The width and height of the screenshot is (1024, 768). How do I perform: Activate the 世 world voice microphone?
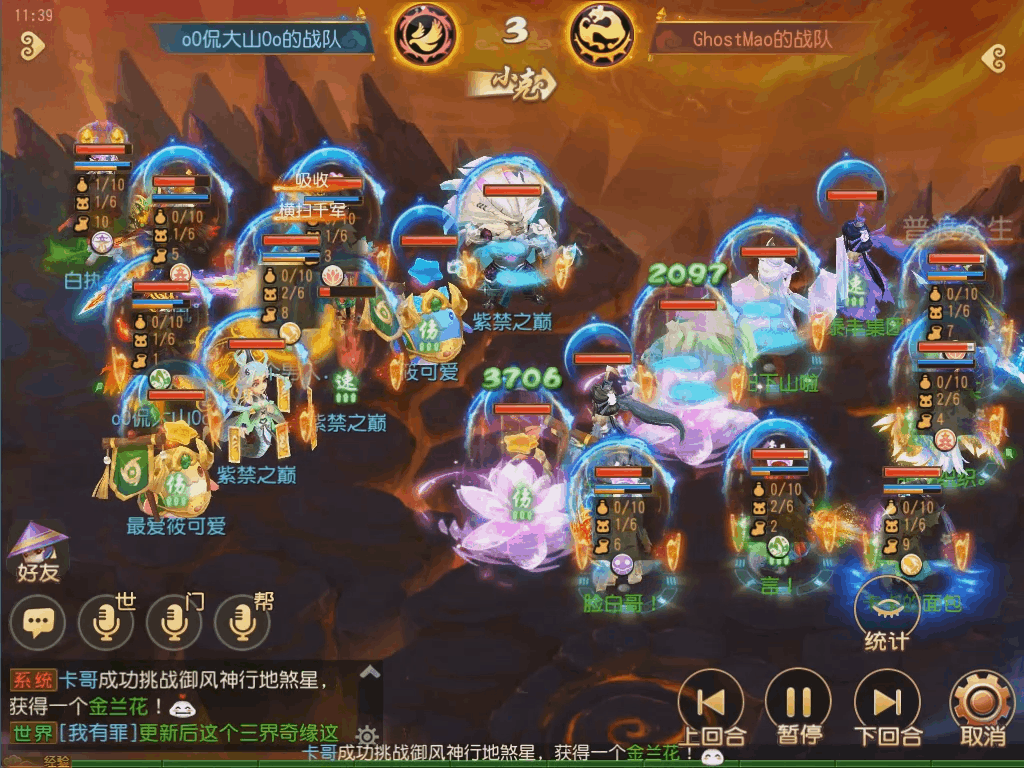tap(106, 624)
